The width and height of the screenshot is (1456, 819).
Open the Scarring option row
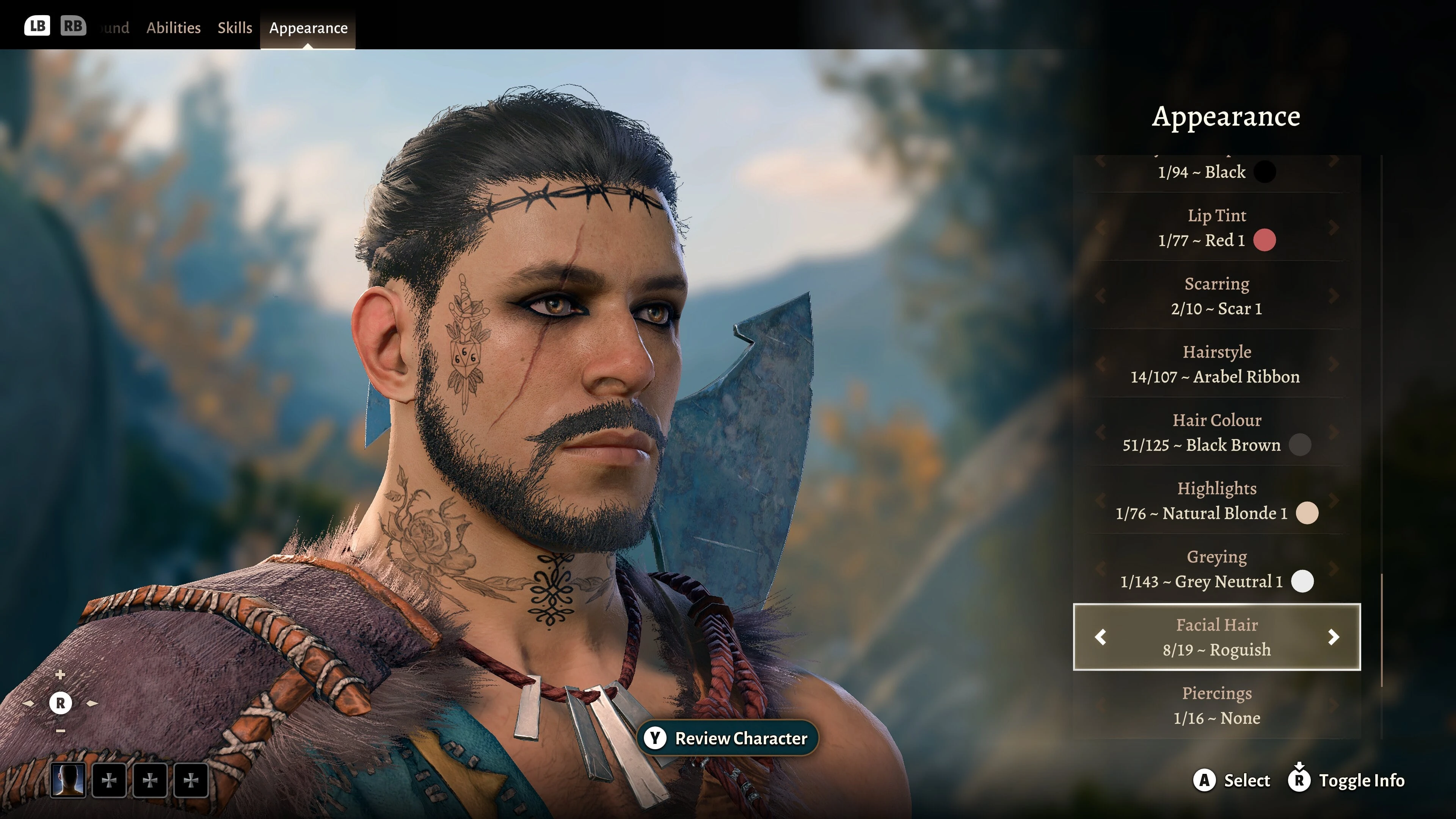click(x=1216, y=296)
